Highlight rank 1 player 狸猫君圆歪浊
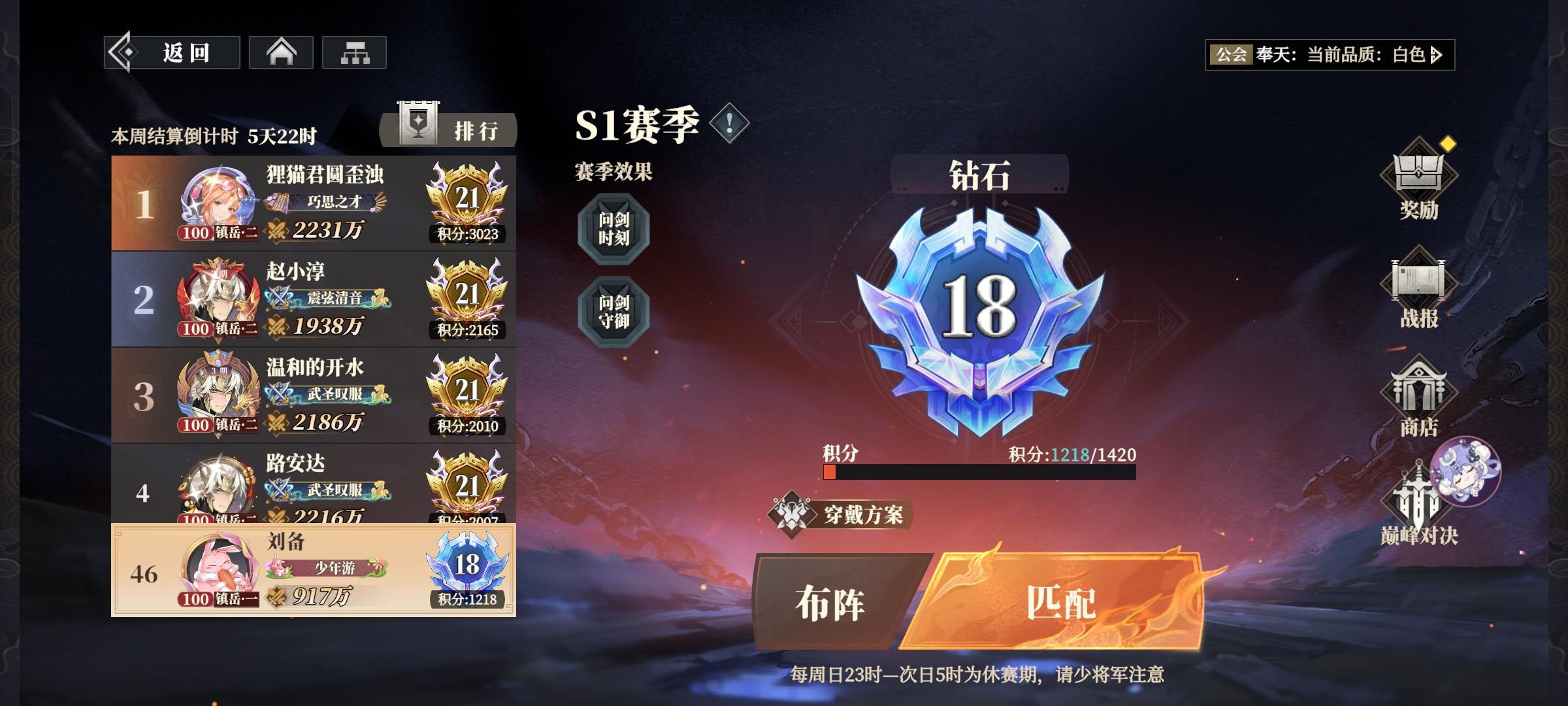 pyautogui.click(x=314, y=202)
